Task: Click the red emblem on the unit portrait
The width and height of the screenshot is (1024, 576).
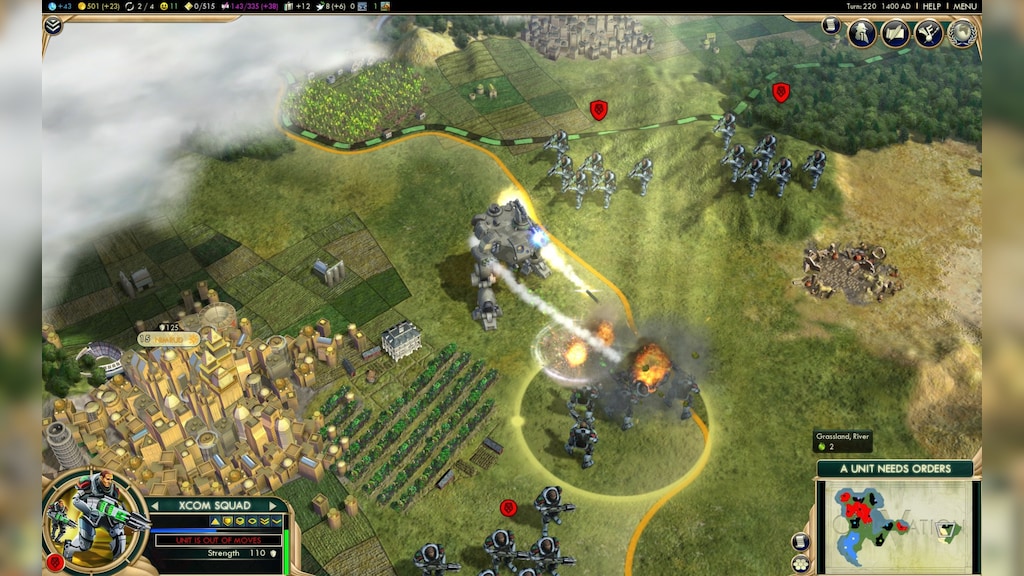Action: point(55,562)
